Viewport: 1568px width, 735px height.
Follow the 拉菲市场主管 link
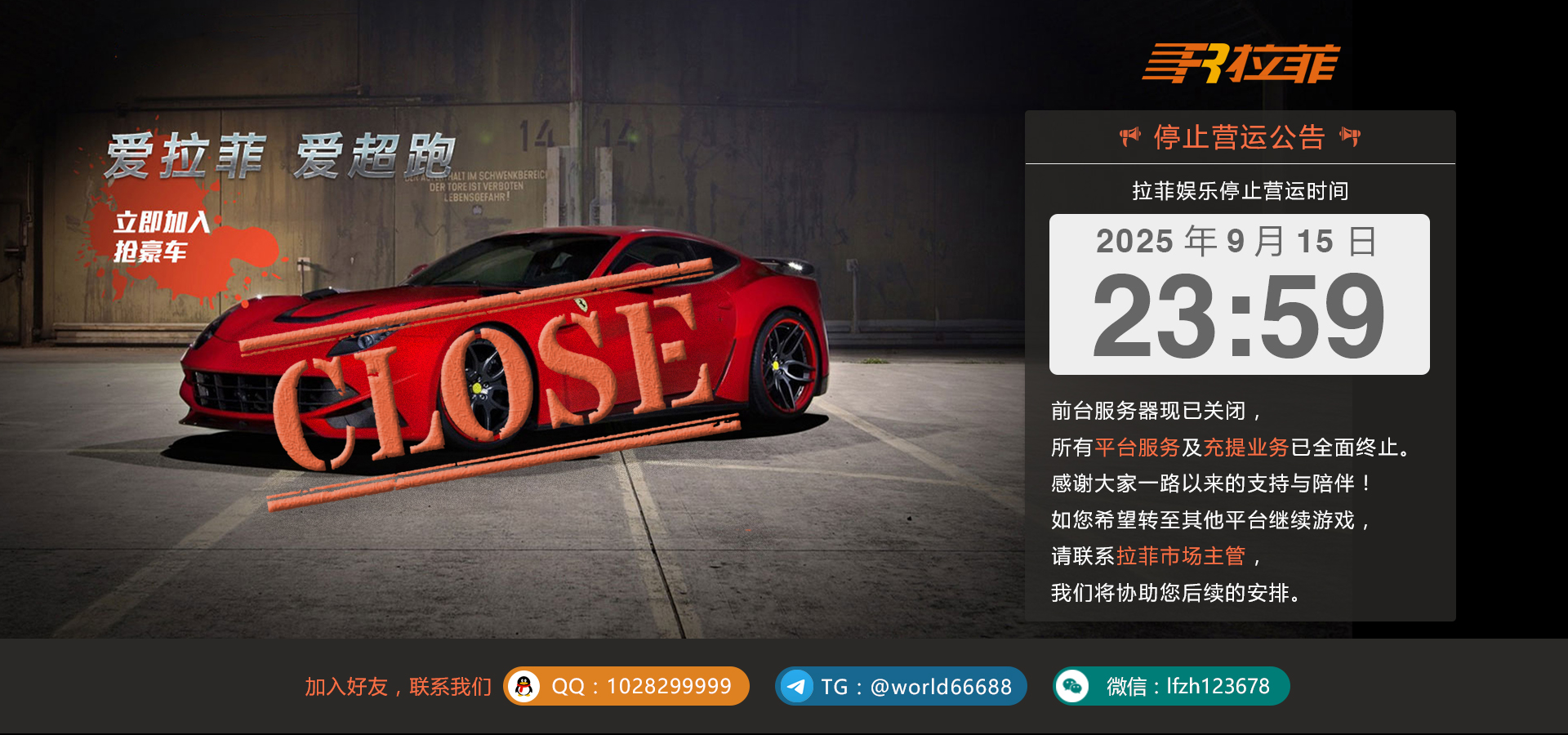point(1181,556)
